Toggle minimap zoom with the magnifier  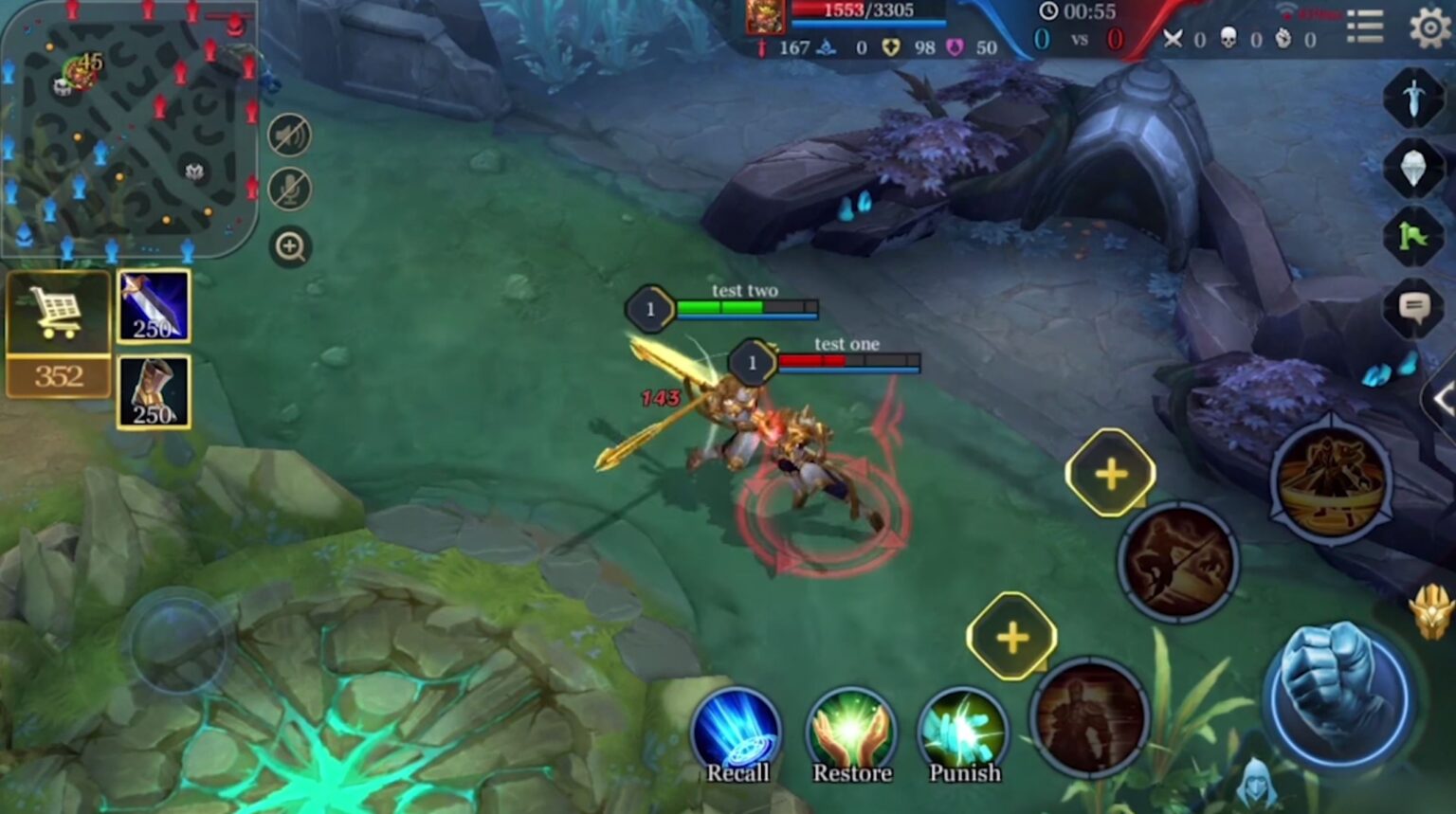[x=291, y=248]
